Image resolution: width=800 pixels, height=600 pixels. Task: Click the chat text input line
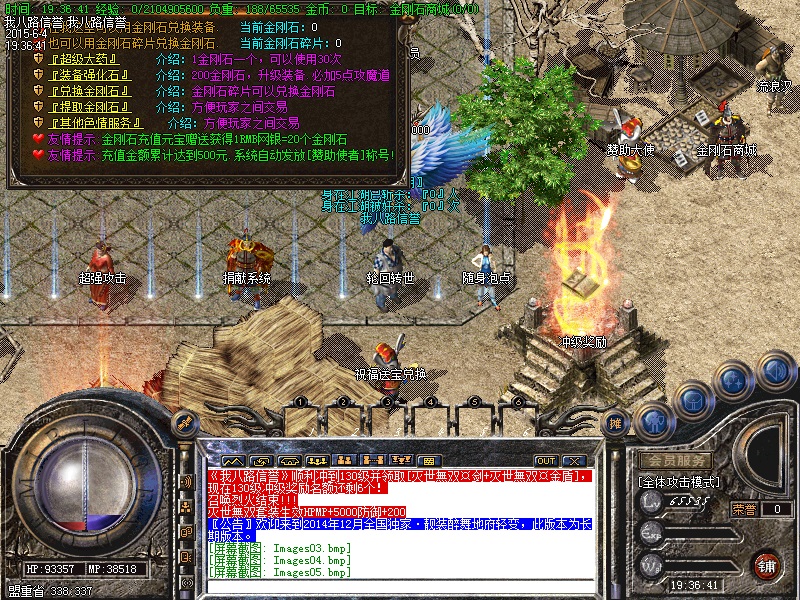coord(400,584)
